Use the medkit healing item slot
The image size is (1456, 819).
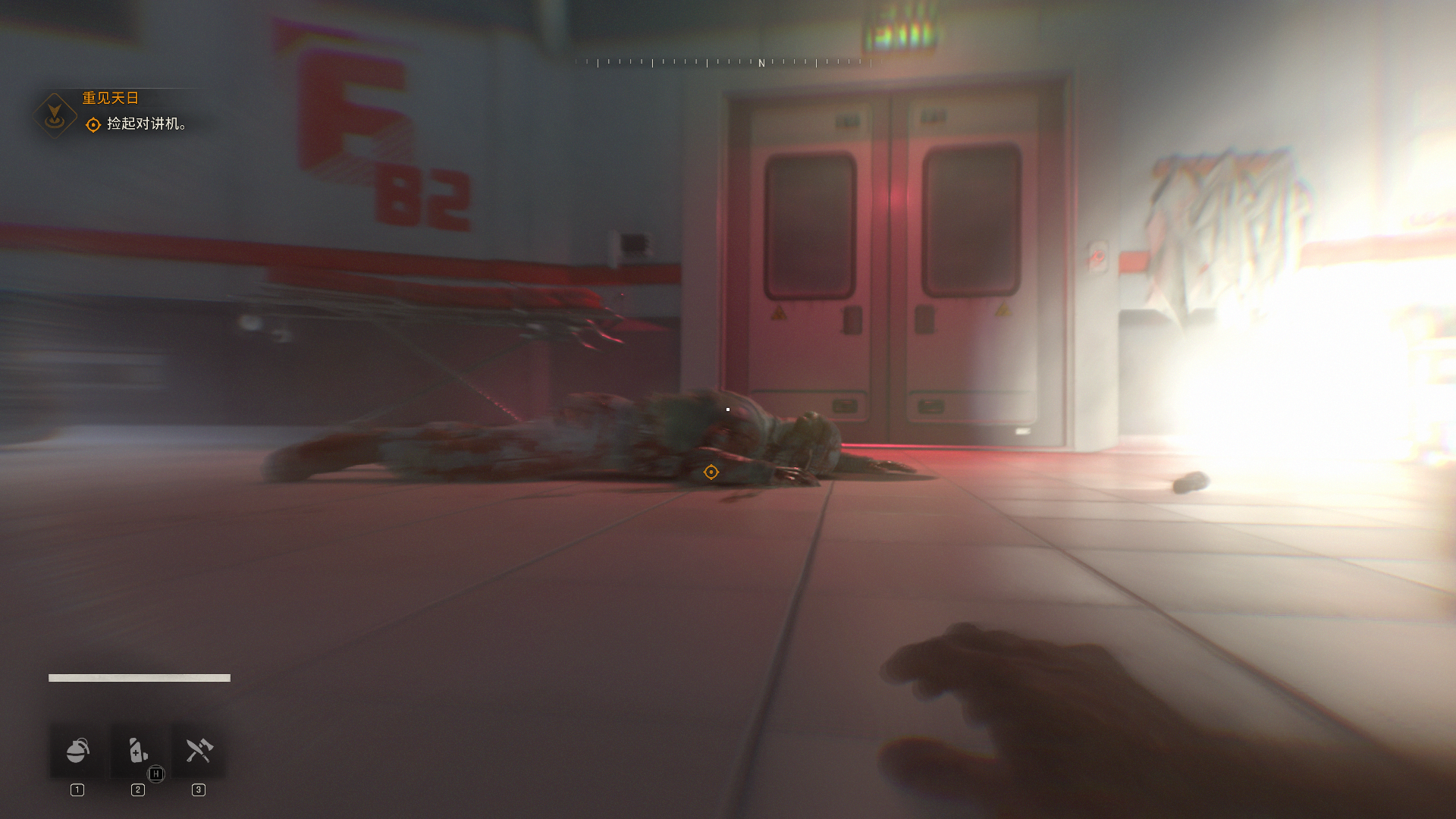(x=138, y=751)
